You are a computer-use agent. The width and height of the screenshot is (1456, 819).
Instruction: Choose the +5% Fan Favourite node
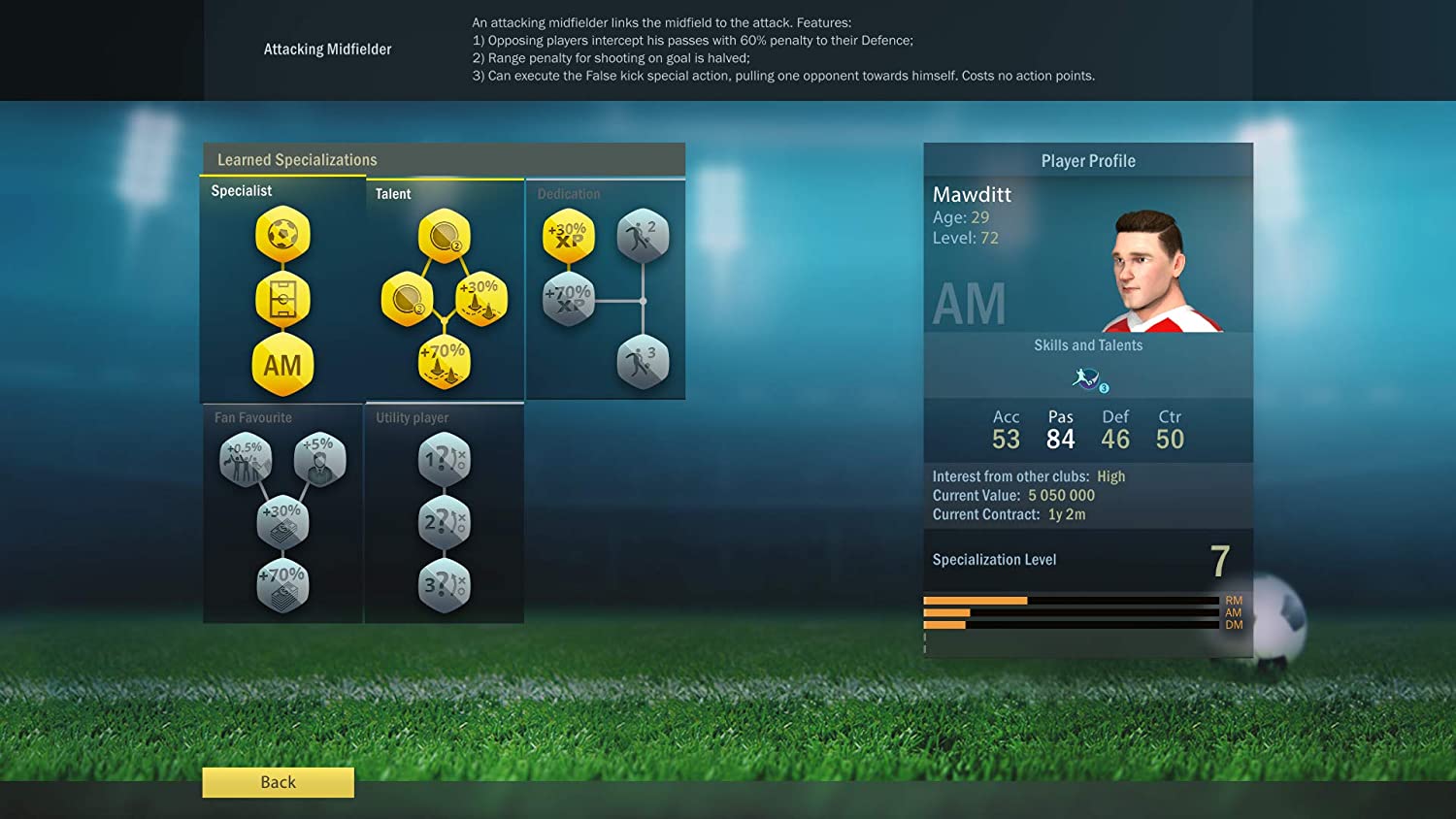319,459
